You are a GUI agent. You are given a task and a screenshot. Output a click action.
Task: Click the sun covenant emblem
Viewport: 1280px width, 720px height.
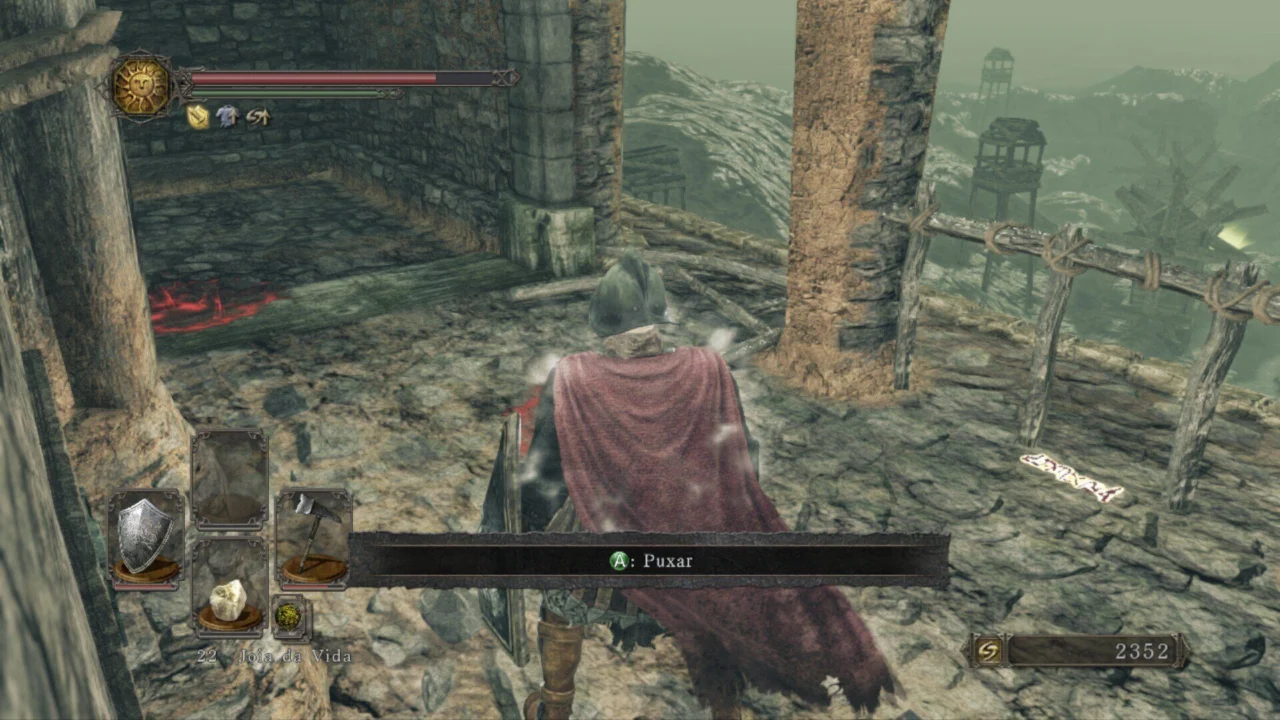click(141, 86)
